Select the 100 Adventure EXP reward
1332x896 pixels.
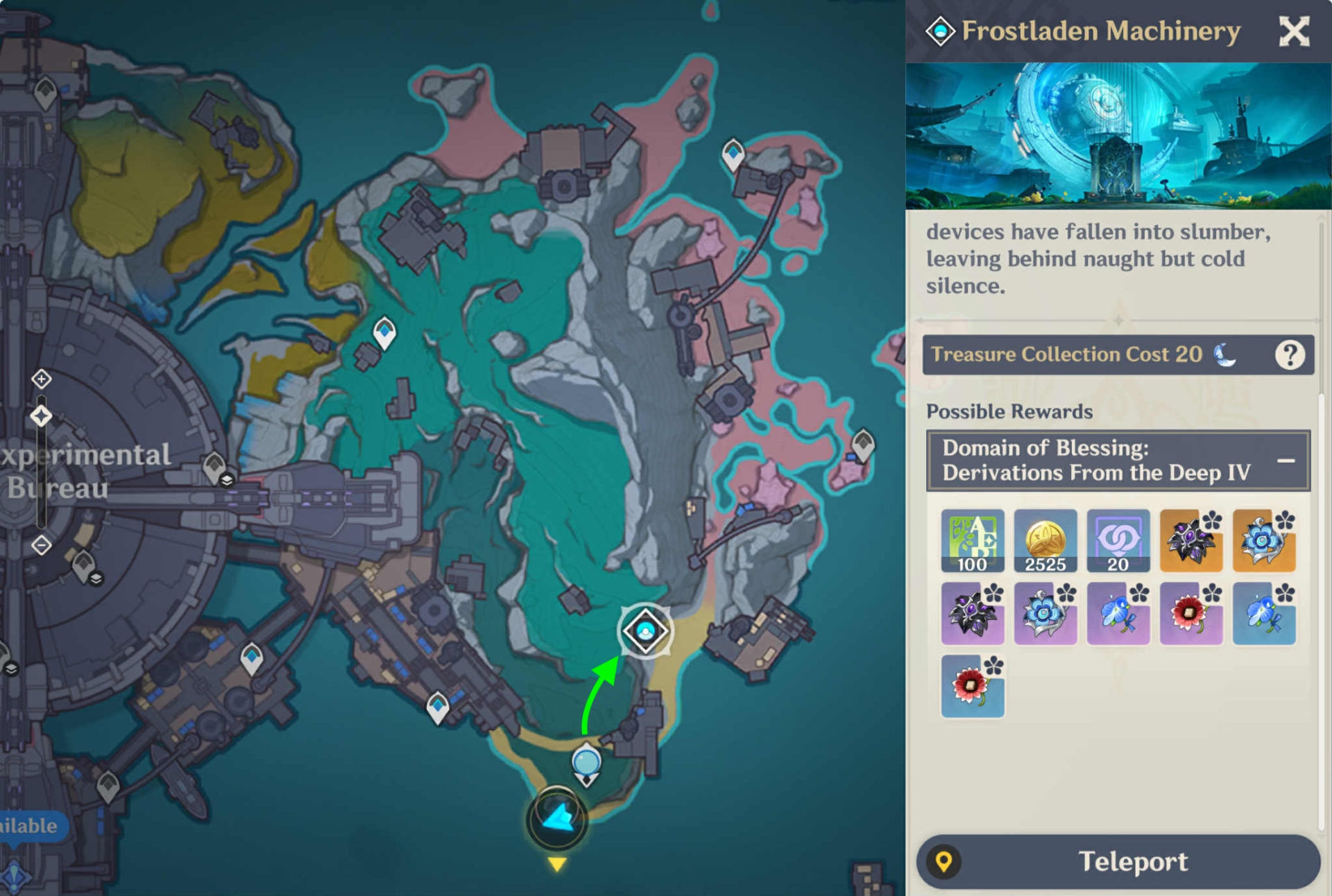coord(972,541)
